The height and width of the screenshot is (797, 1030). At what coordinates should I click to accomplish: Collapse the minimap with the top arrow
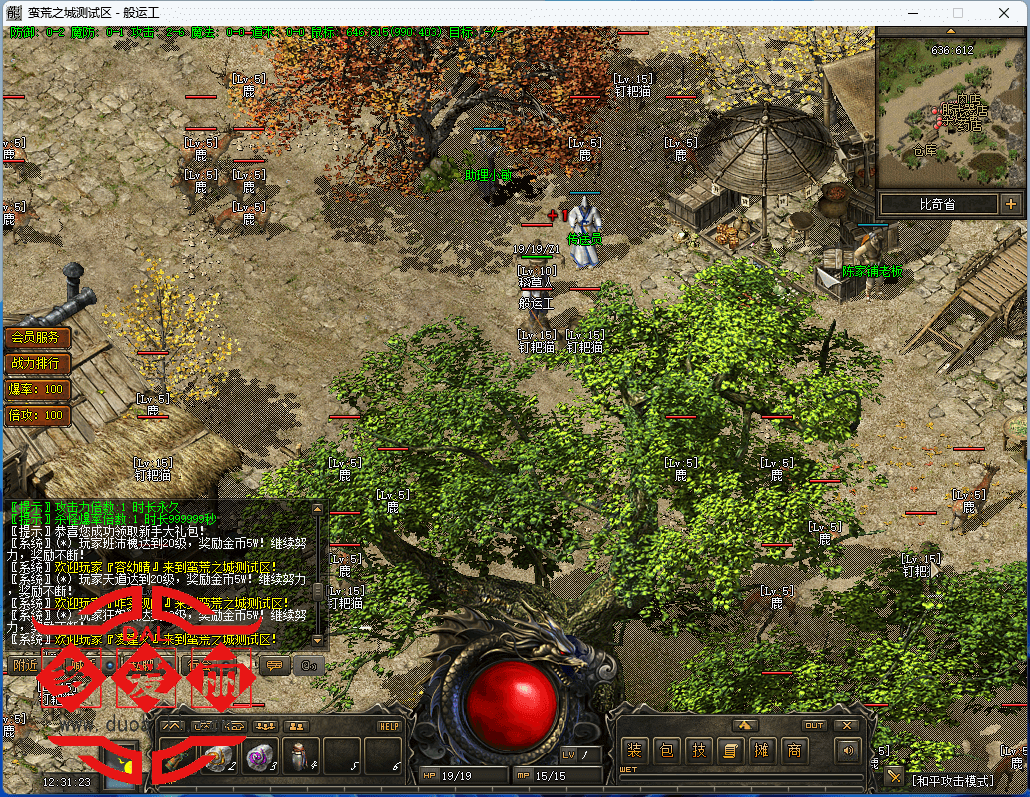tap(951, 31)
